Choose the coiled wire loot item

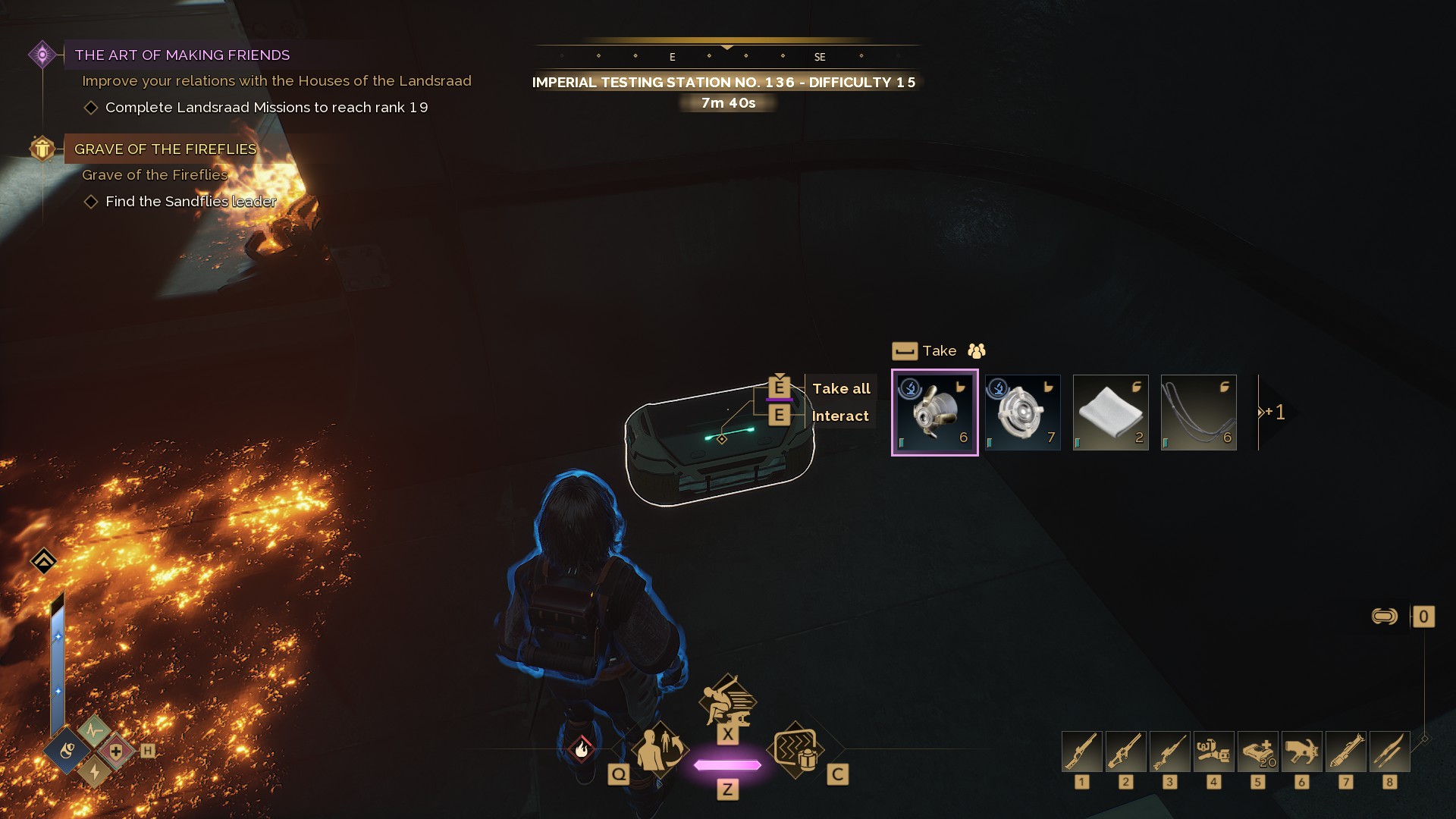tap(1198, 413)
